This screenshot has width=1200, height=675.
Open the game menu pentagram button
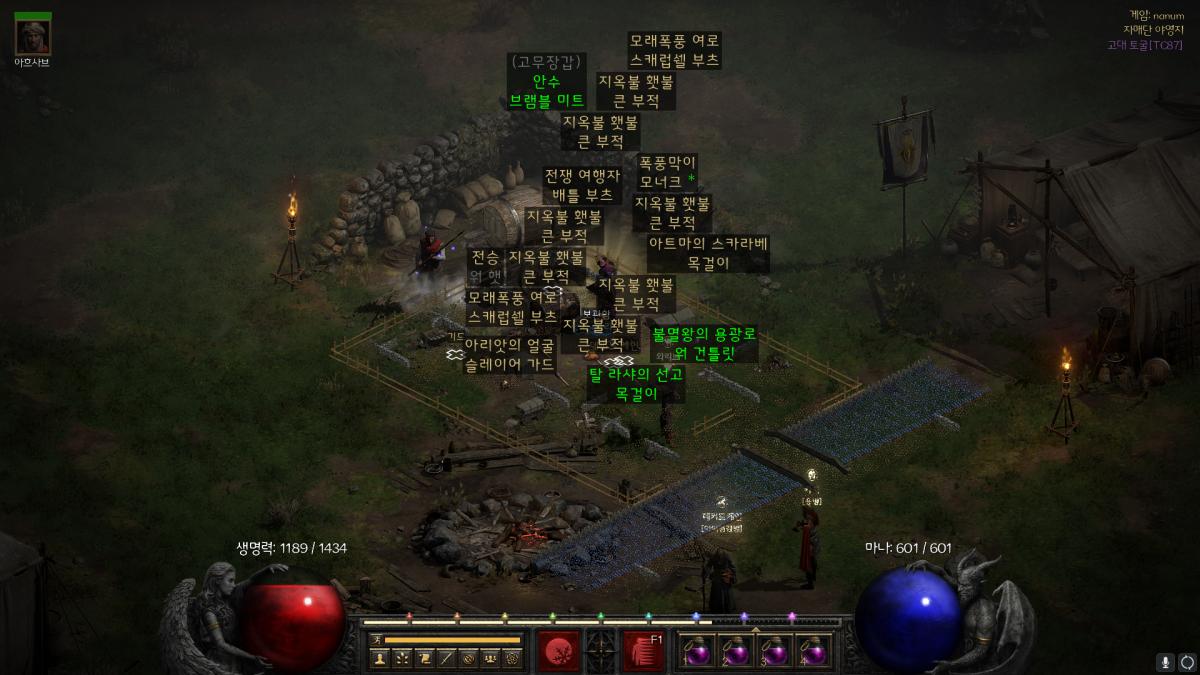pos(512,658)
